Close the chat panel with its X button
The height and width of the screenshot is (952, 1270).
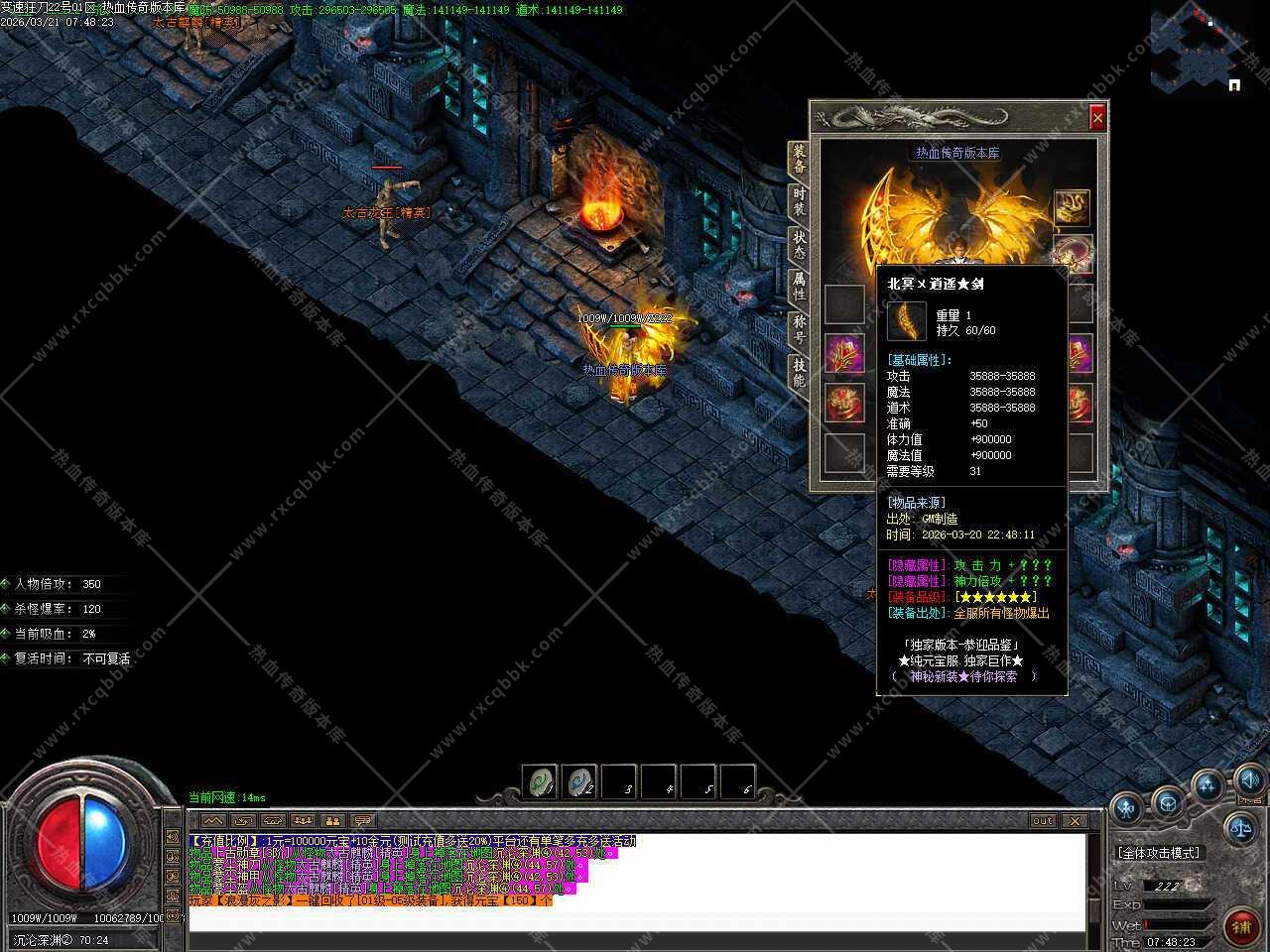pyautogui.click(x=1075, y=821)
